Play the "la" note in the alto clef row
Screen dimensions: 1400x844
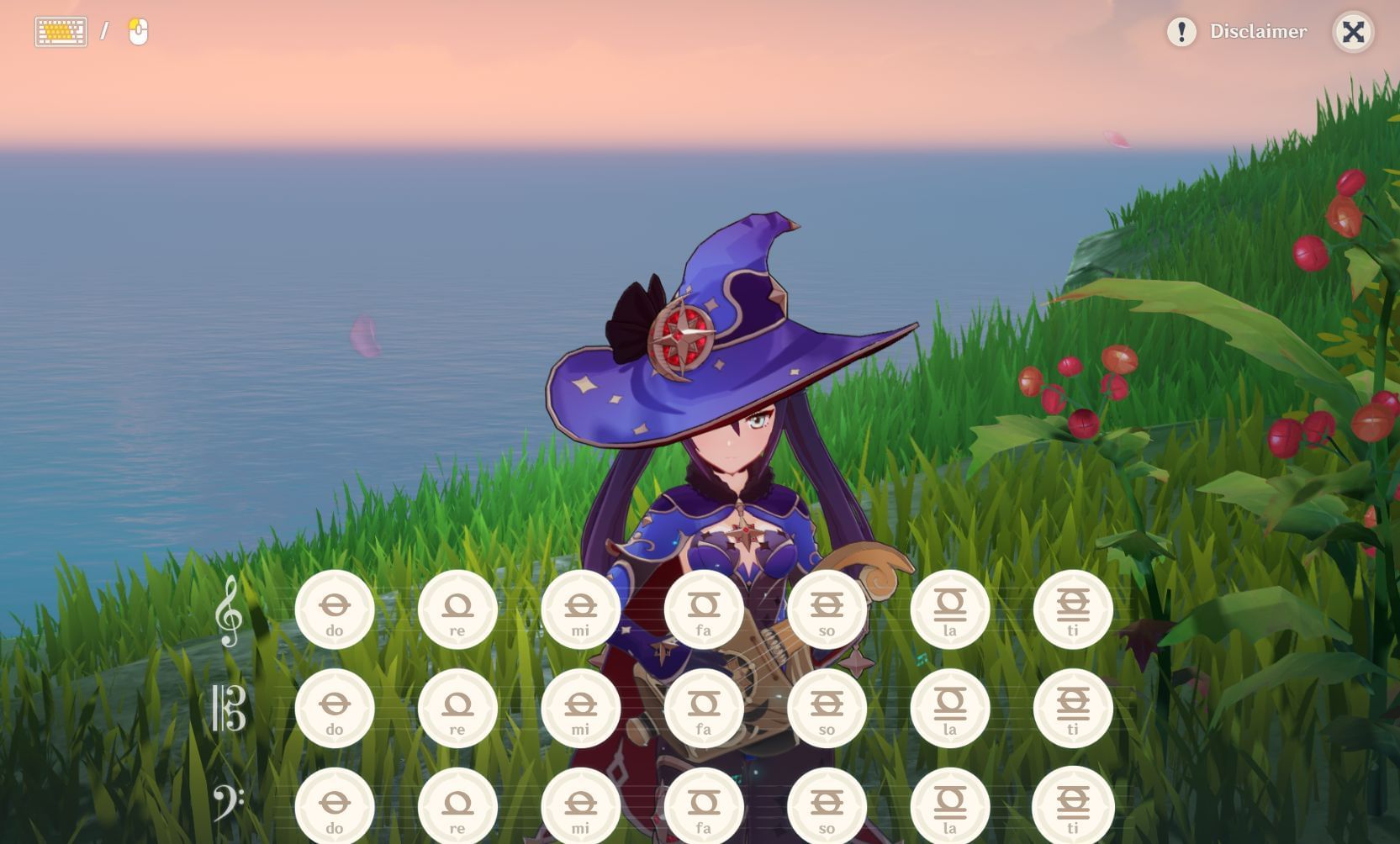pos(950,708)
